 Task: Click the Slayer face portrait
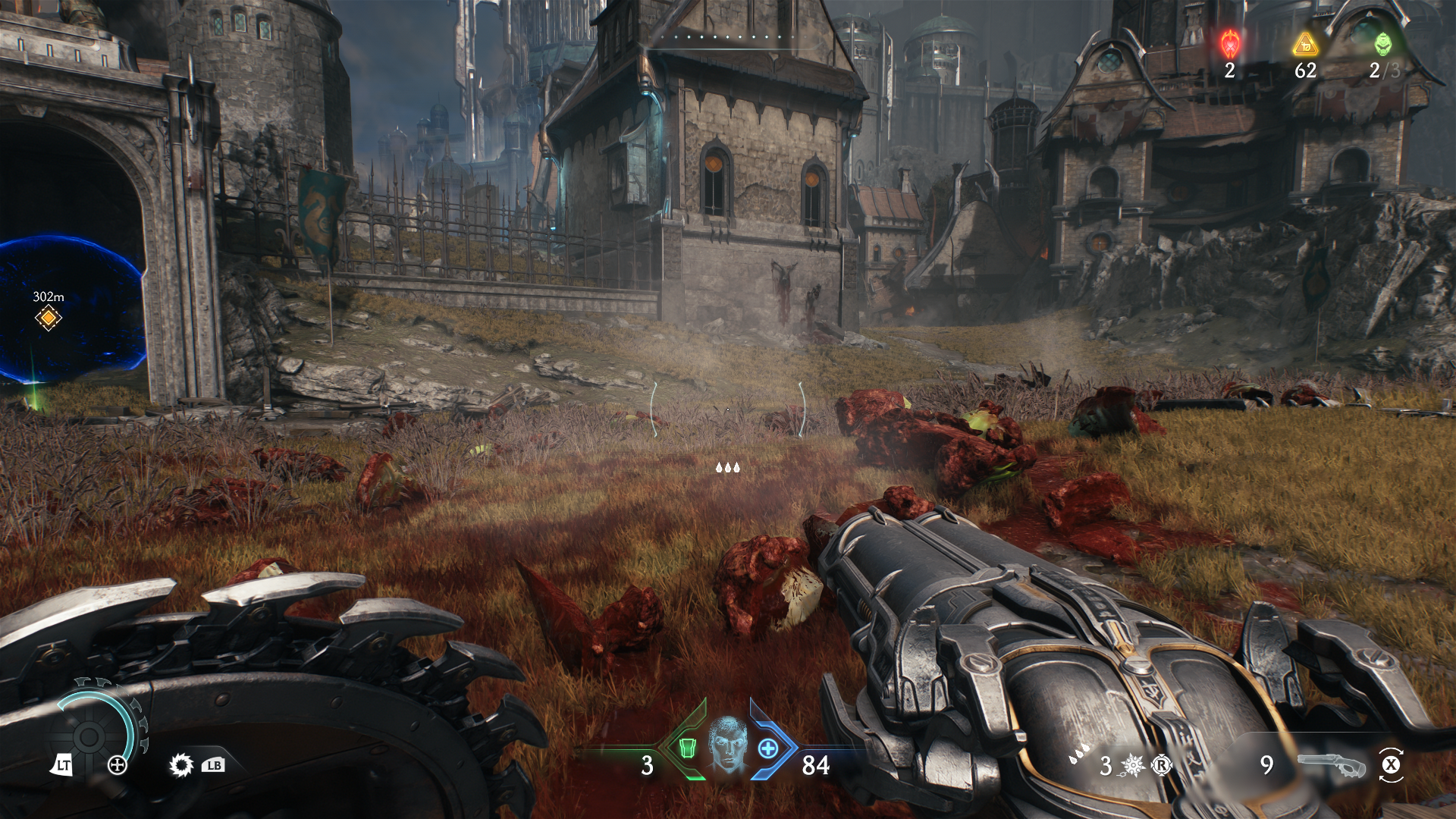[728, 743]
